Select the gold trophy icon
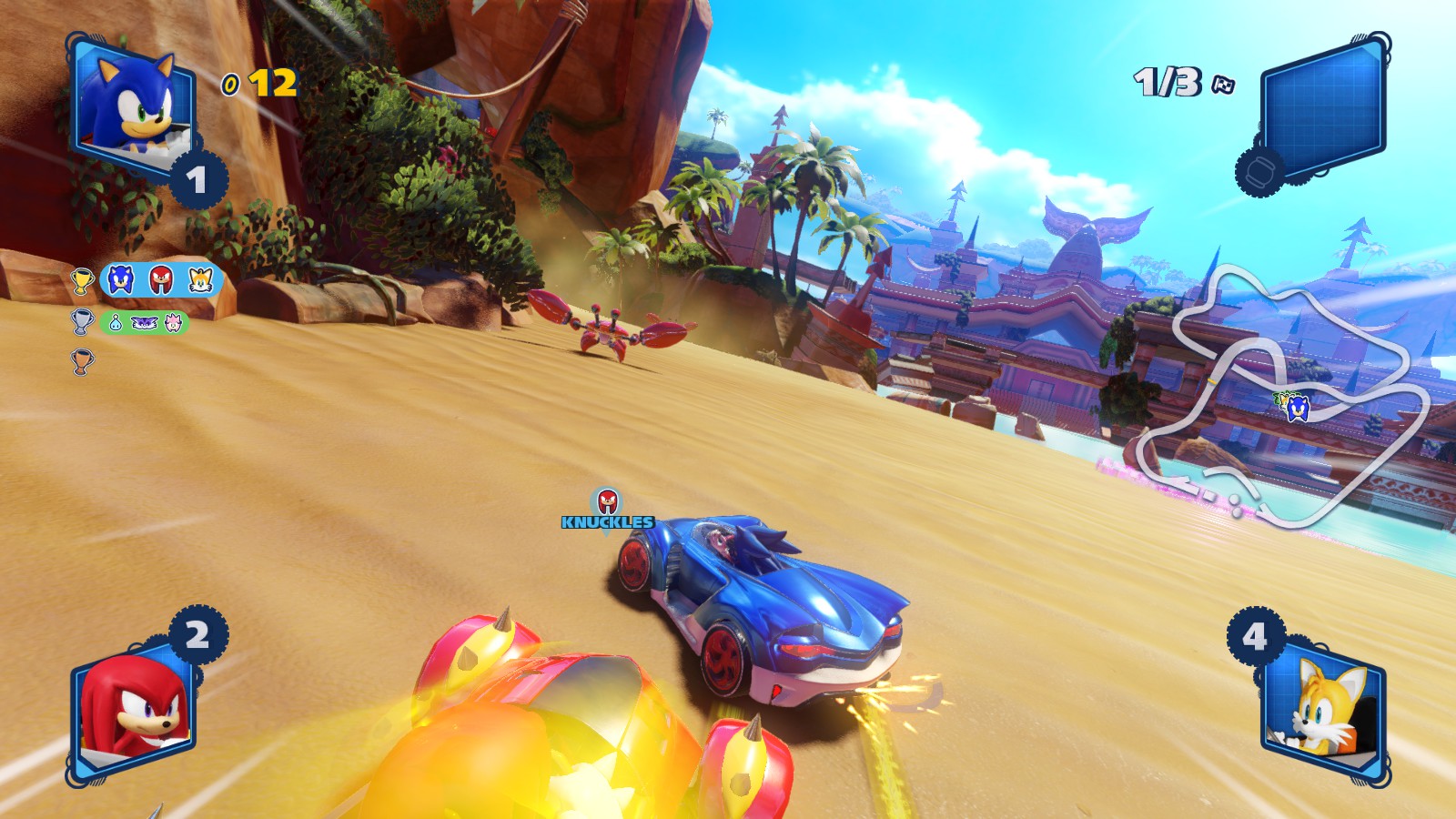 [x=83, y=280]
